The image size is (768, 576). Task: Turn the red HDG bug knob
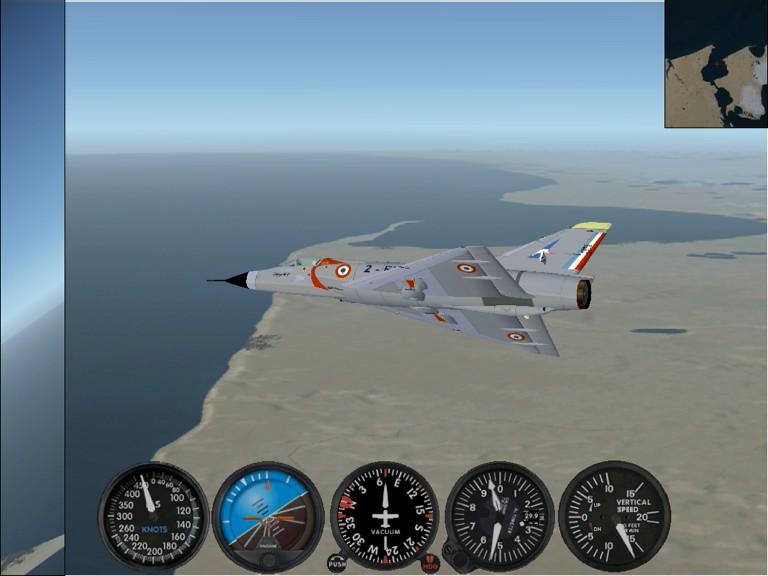pyautogui.click(x=430, y=563)
